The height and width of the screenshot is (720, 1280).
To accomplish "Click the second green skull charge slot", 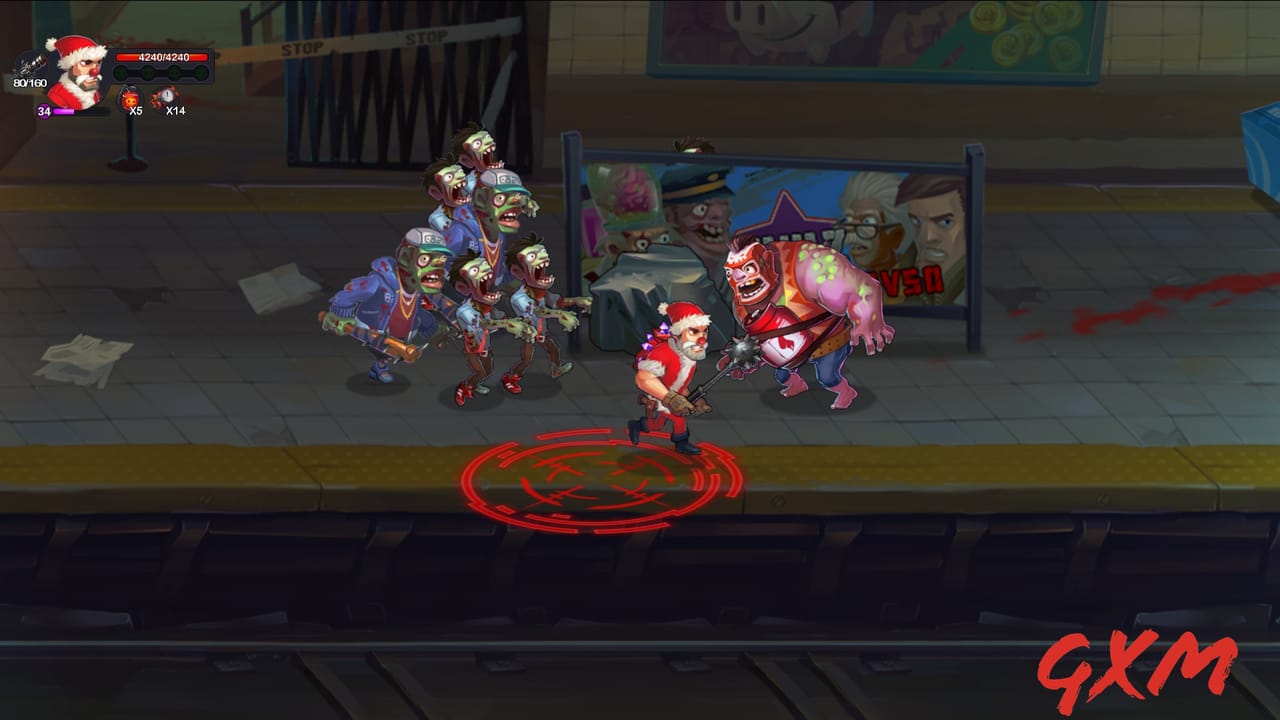I will click(x=146, y=72).
